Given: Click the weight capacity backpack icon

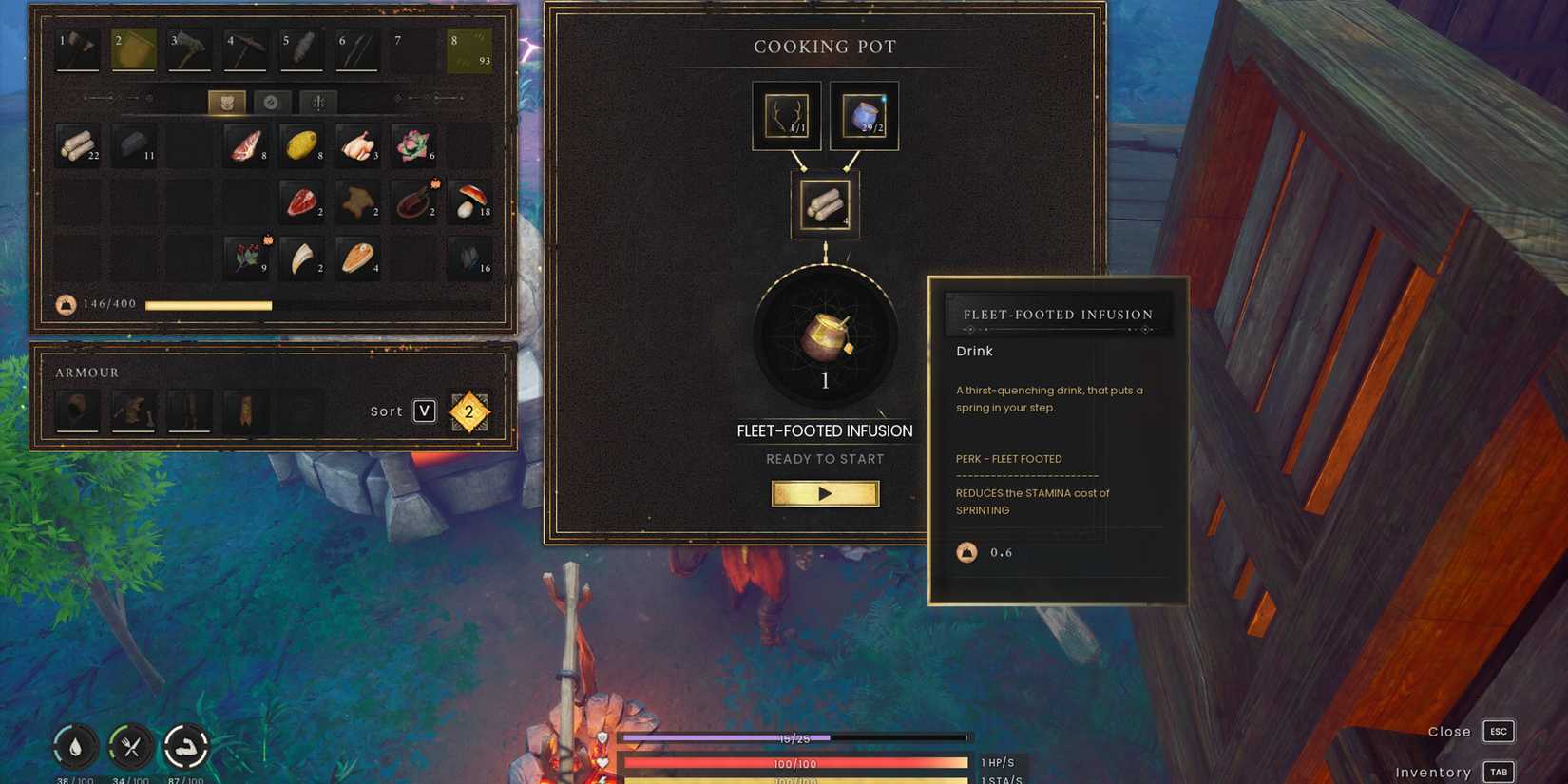Looking at the screenshot, I should tap(65, 305).
